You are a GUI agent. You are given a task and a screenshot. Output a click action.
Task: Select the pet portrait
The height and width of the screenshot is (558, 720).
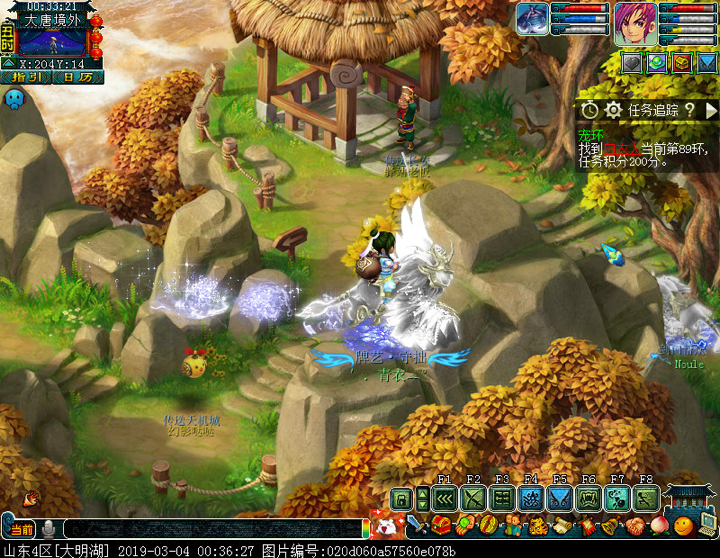click(533, 19)
